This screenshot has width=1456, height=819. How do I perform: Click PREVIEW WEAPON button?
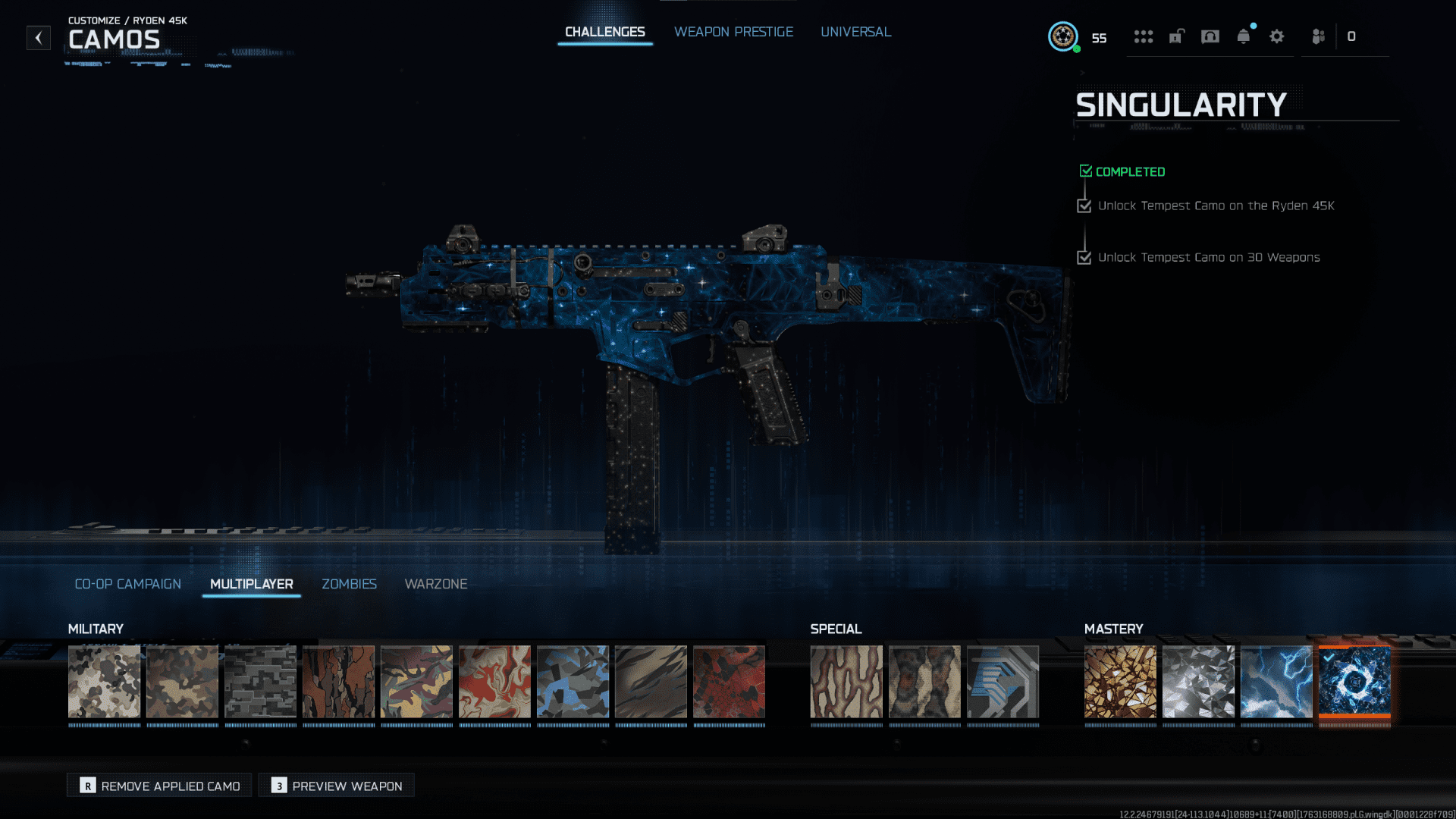click(336, 785)
